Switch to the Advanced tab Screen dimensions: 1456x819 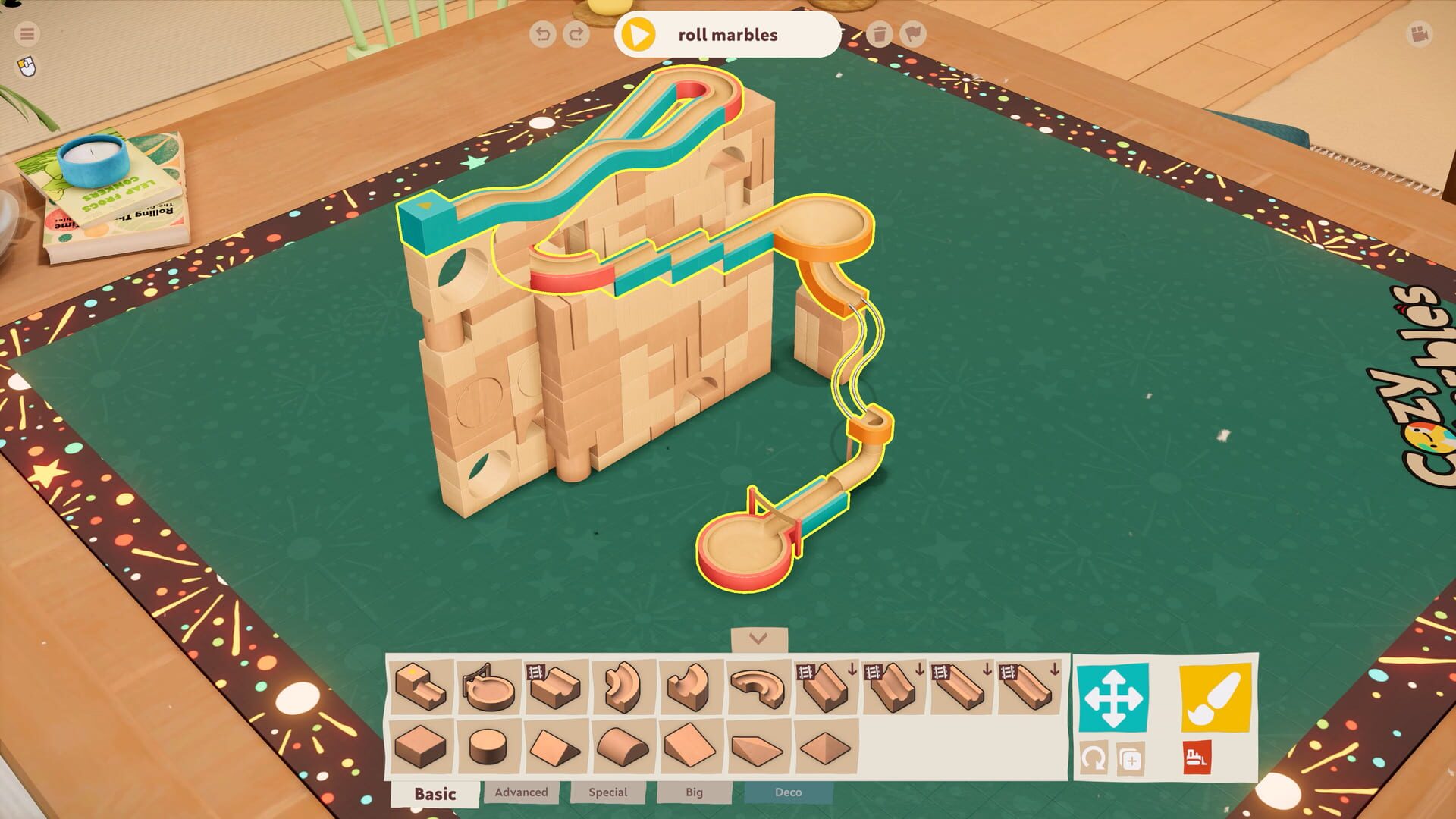point(521,793)
